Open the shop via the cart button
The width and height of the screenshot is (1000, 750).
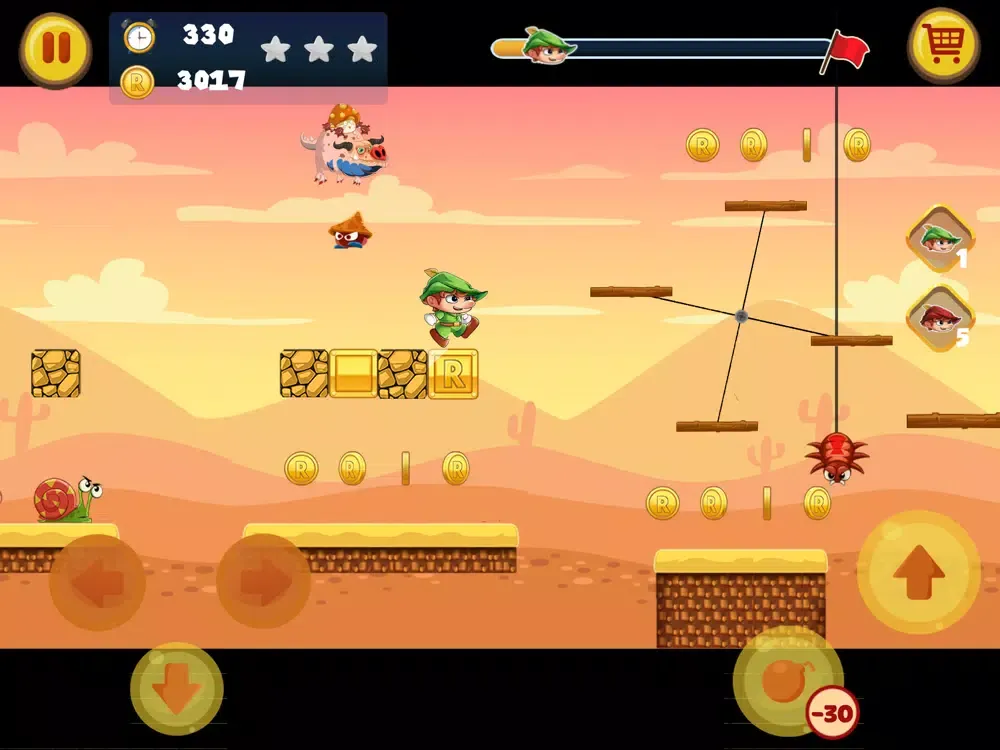(943, 45)
